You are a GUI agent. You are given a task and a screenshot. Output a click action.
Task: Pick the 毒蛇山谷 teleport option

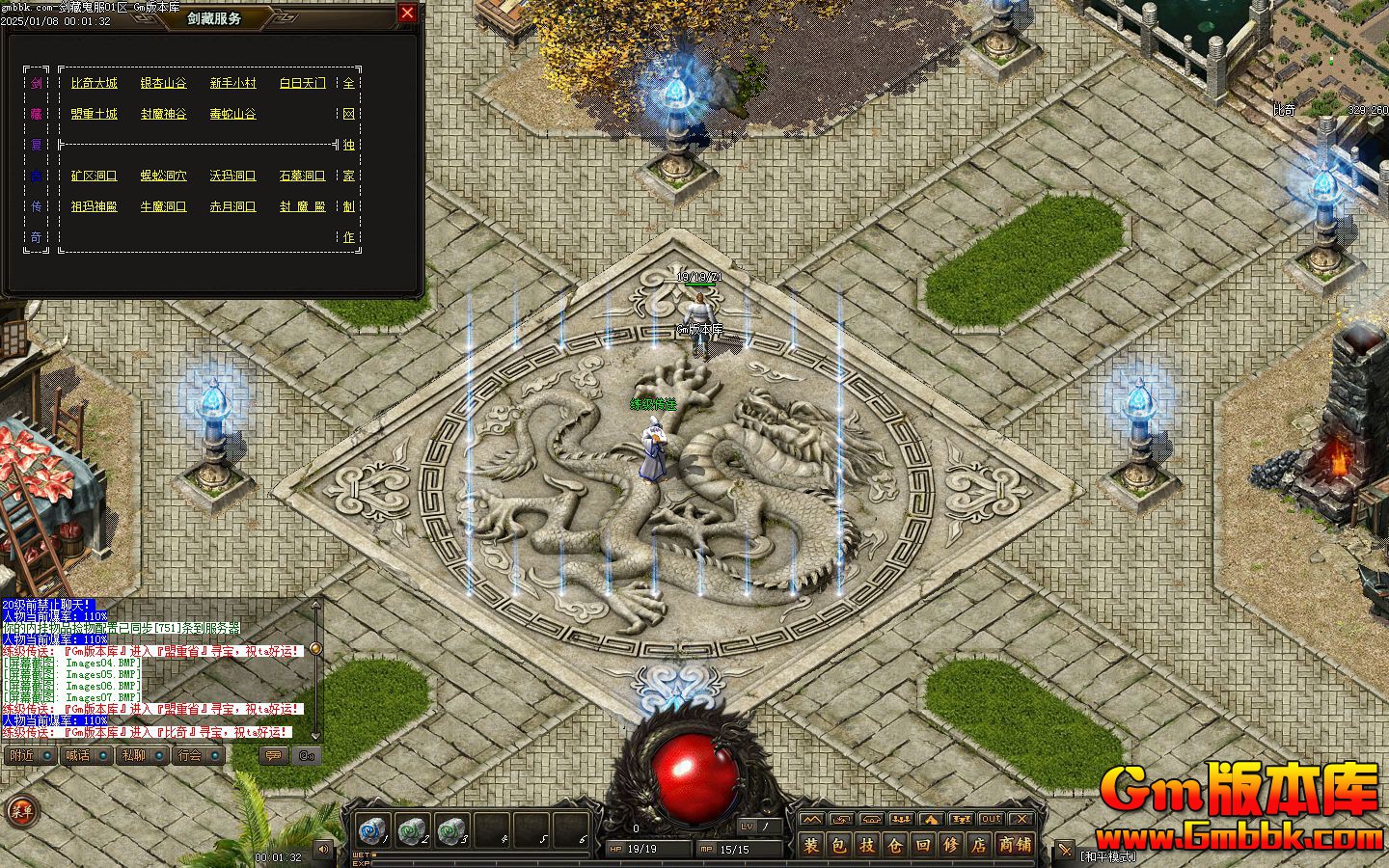tap(233, 114)
